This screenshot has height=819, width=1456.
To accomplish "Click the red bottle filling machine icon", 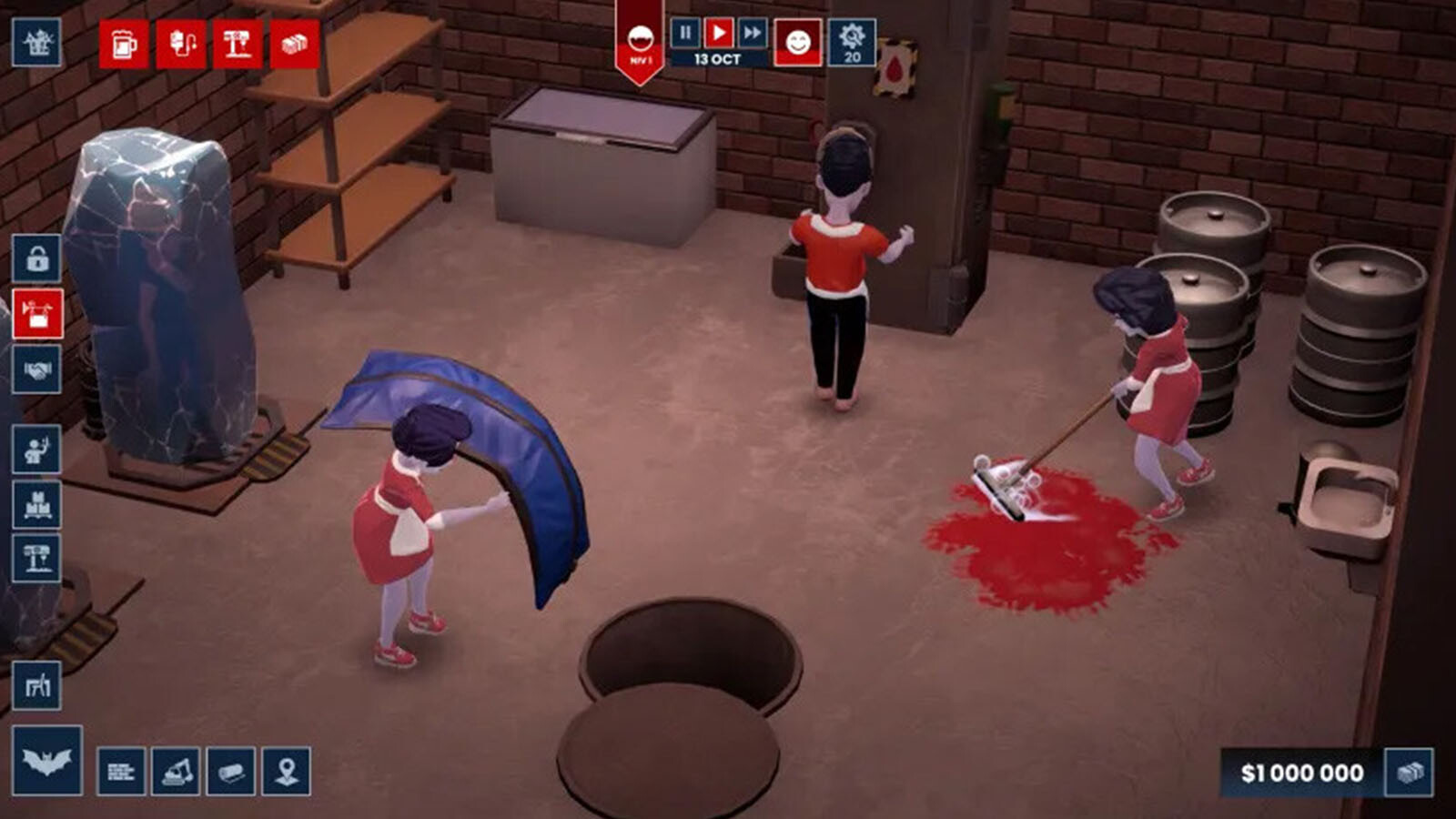I will [238, 44].
